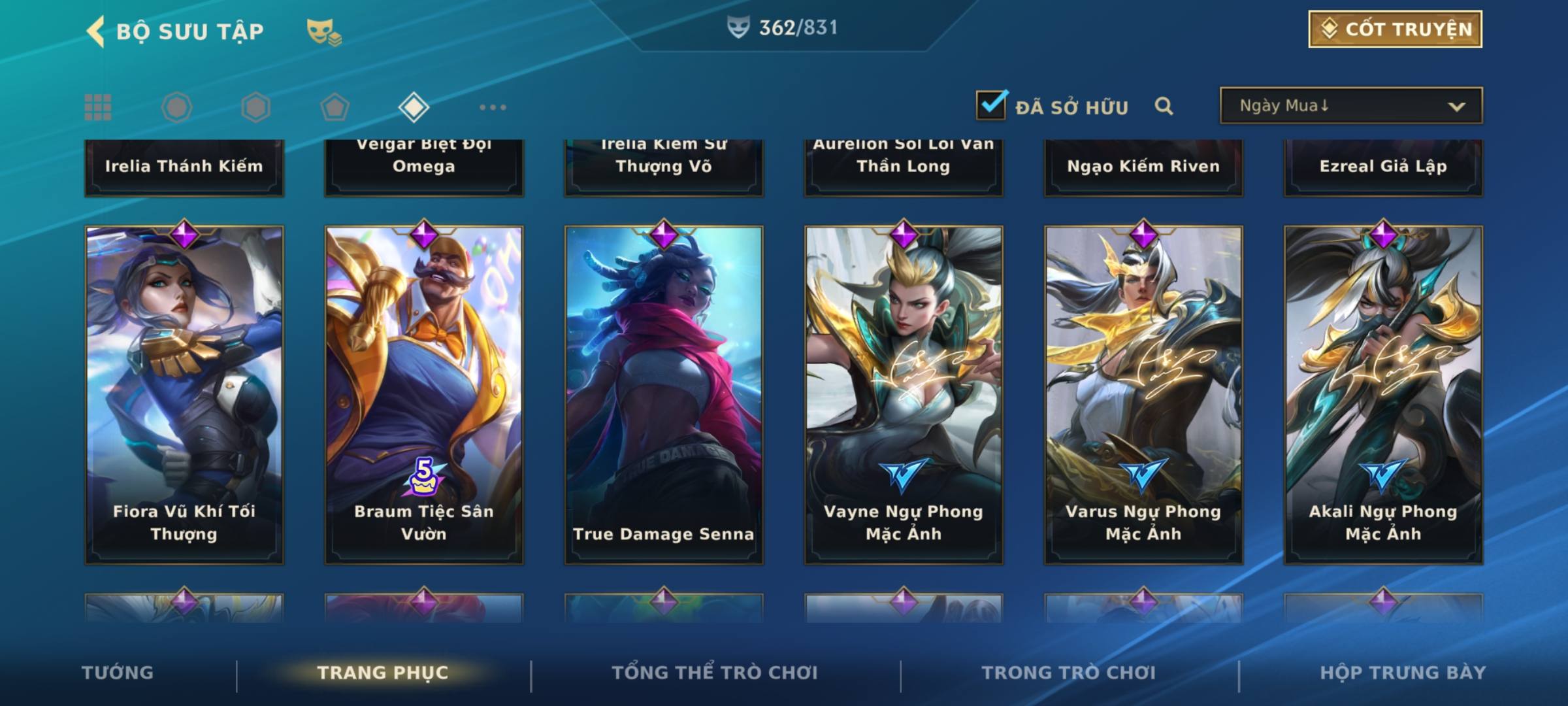Select the grid all-skins filter icon
The height and width of the screenshot is (706, 1568).
click(98, 107)
